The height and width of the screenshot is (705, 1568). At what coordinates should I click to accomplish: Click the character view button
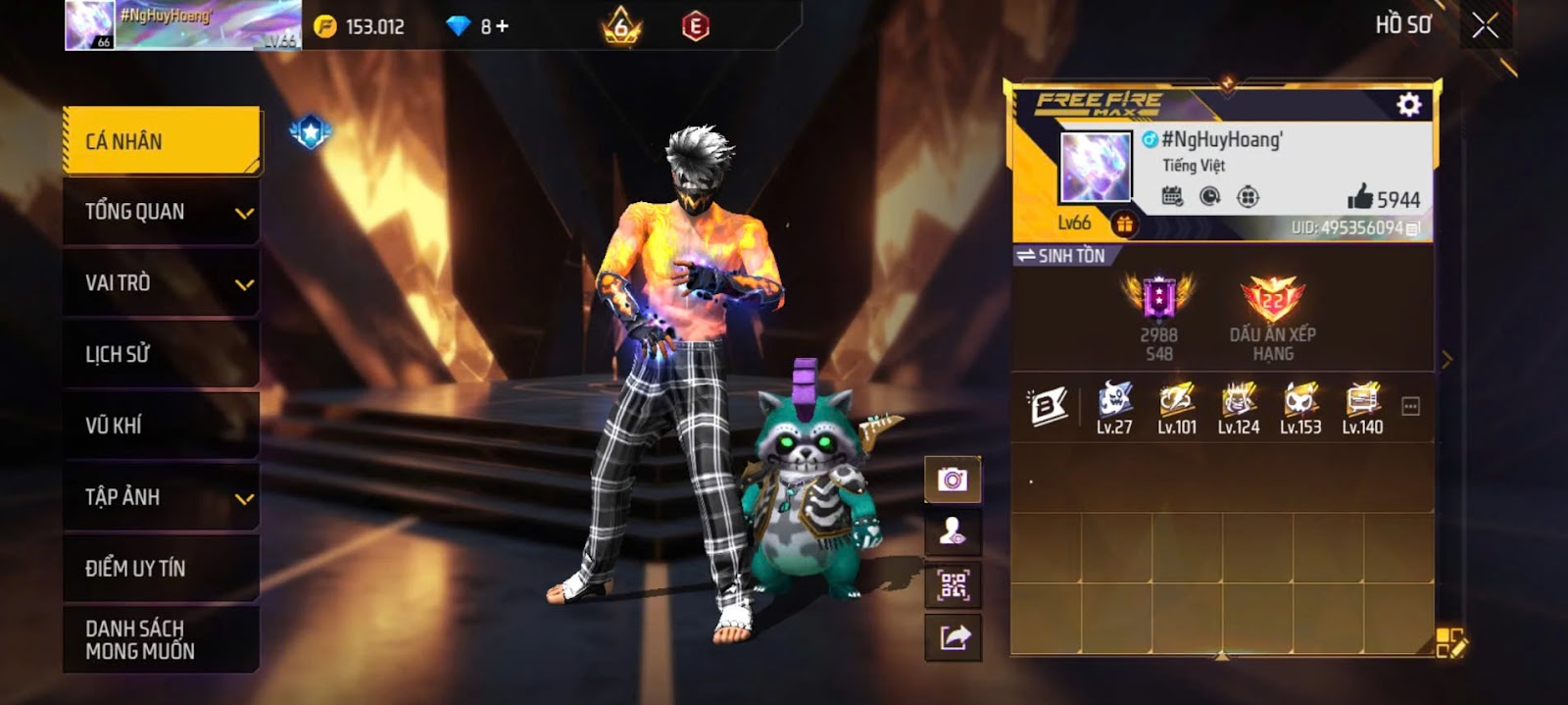click(x=953, y=532)
